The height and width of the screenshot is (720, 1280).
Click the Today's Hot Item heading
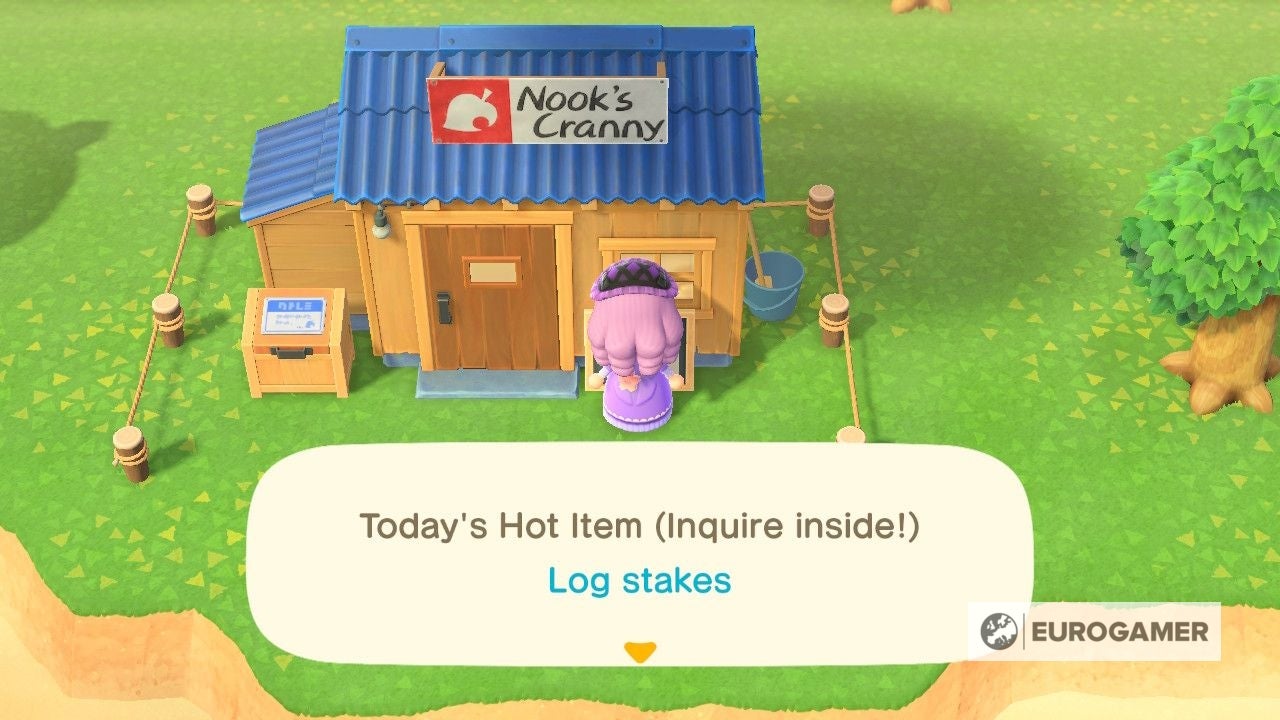tap(643, 525)
